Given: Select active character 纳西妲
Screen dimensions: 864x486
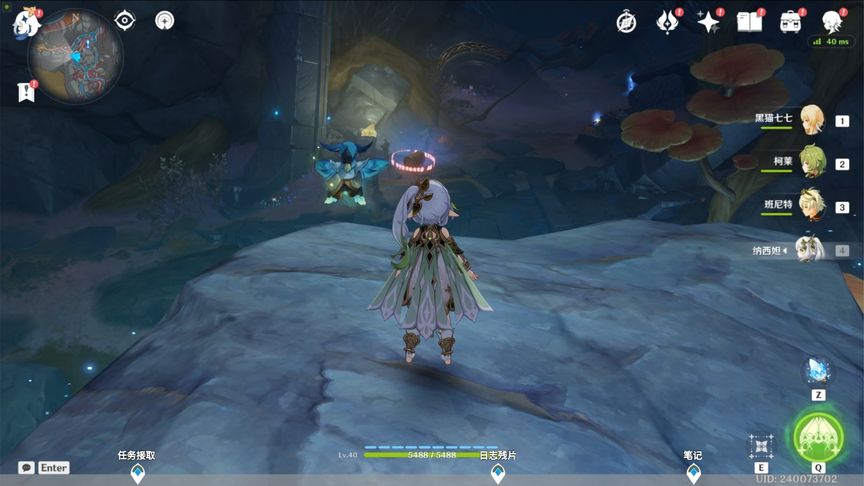Looking at the screenshot, I should (810, 249).
